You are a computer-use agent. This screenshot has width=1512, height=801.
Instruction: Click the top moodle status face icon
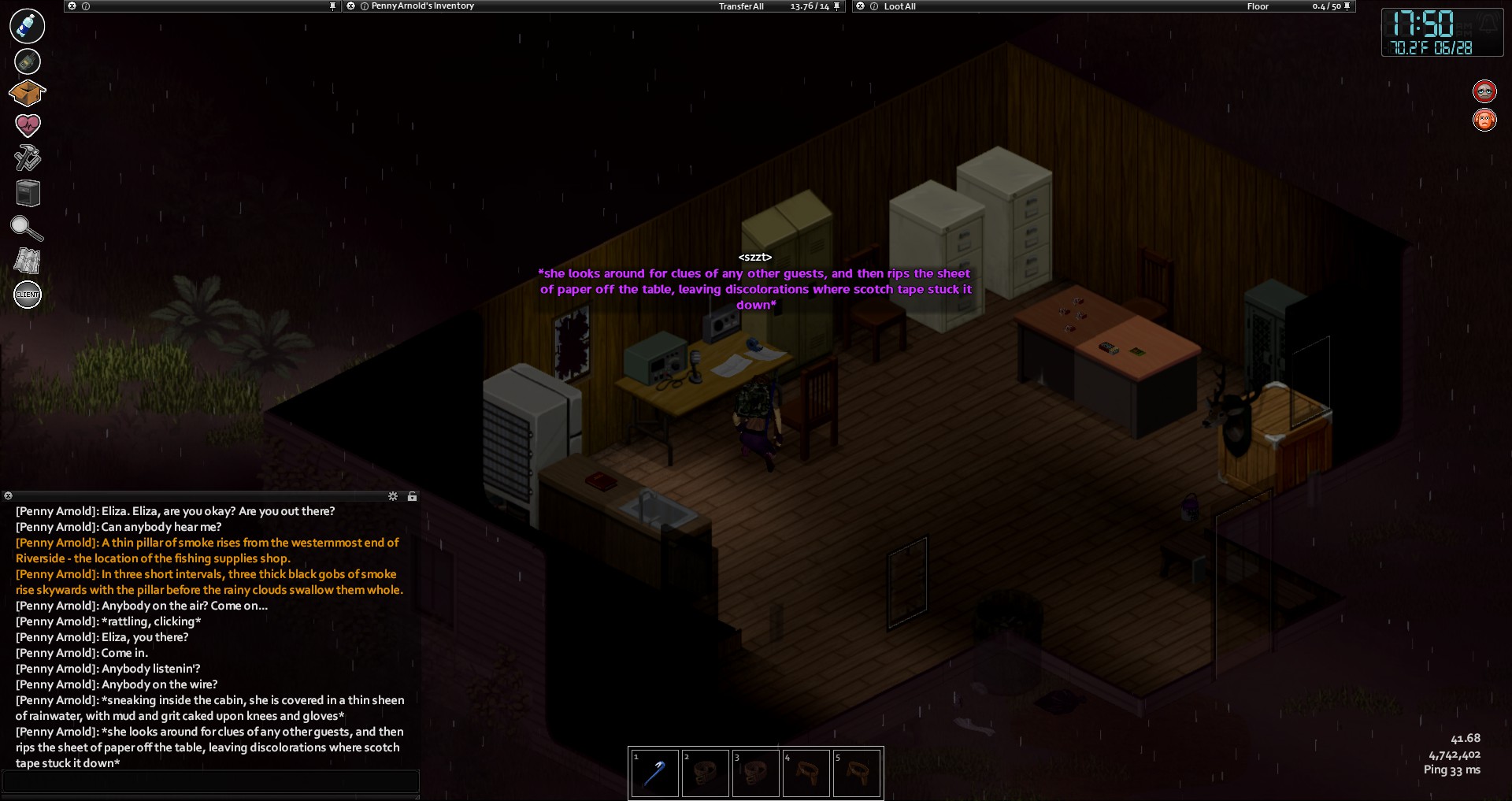1484,91
